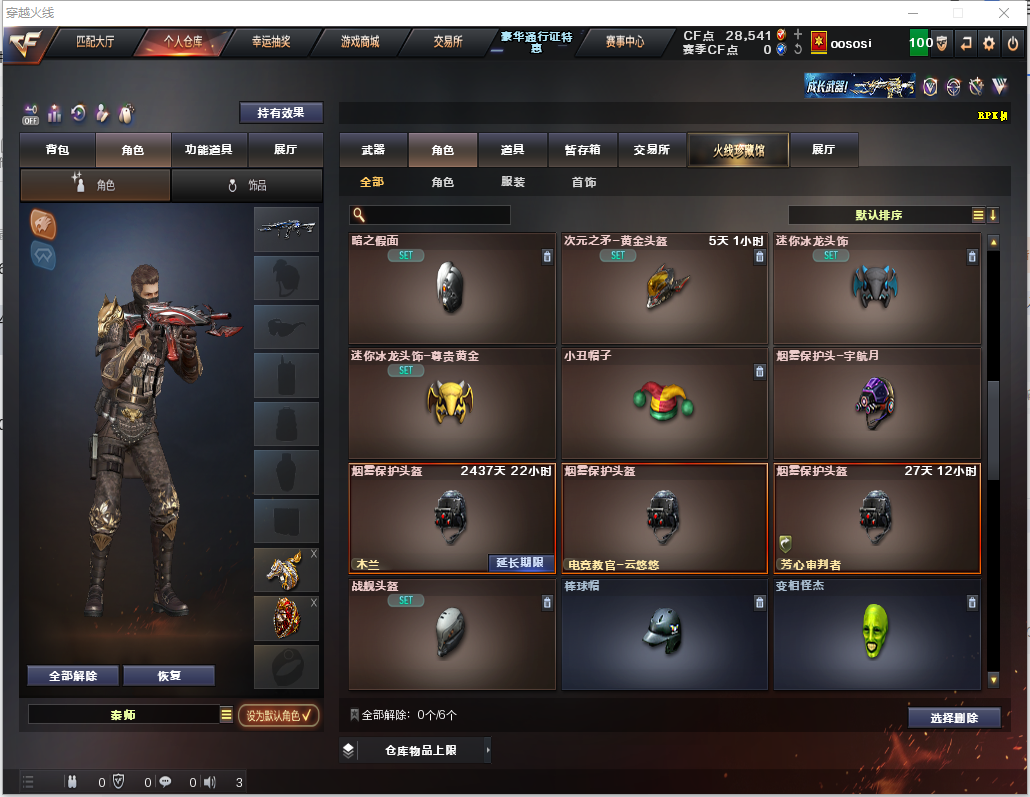The image size is (1030, 797).
Task: Open the 游戏商城 game shop
Action: tap(360, 42)
